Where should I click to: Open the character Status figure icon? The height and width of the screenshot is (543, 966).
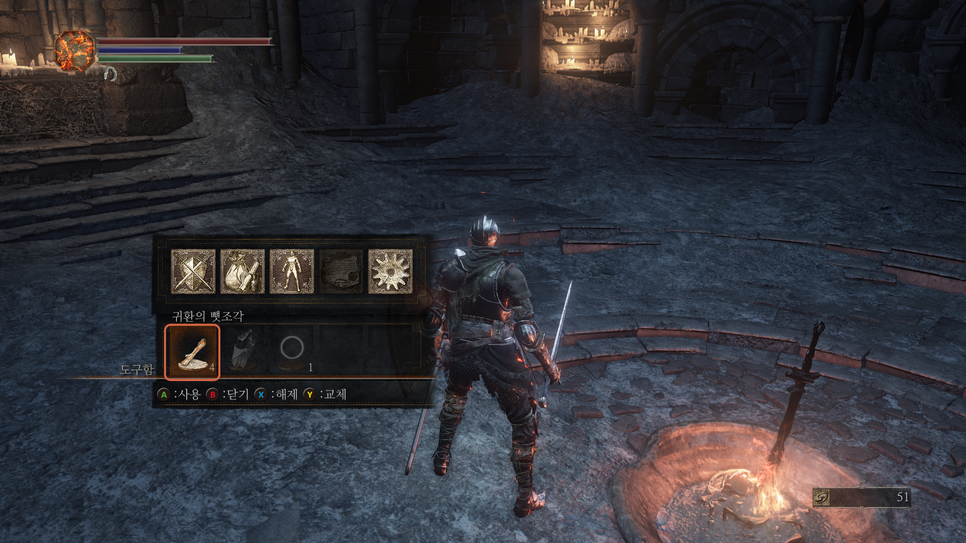(x=291, y=272)
